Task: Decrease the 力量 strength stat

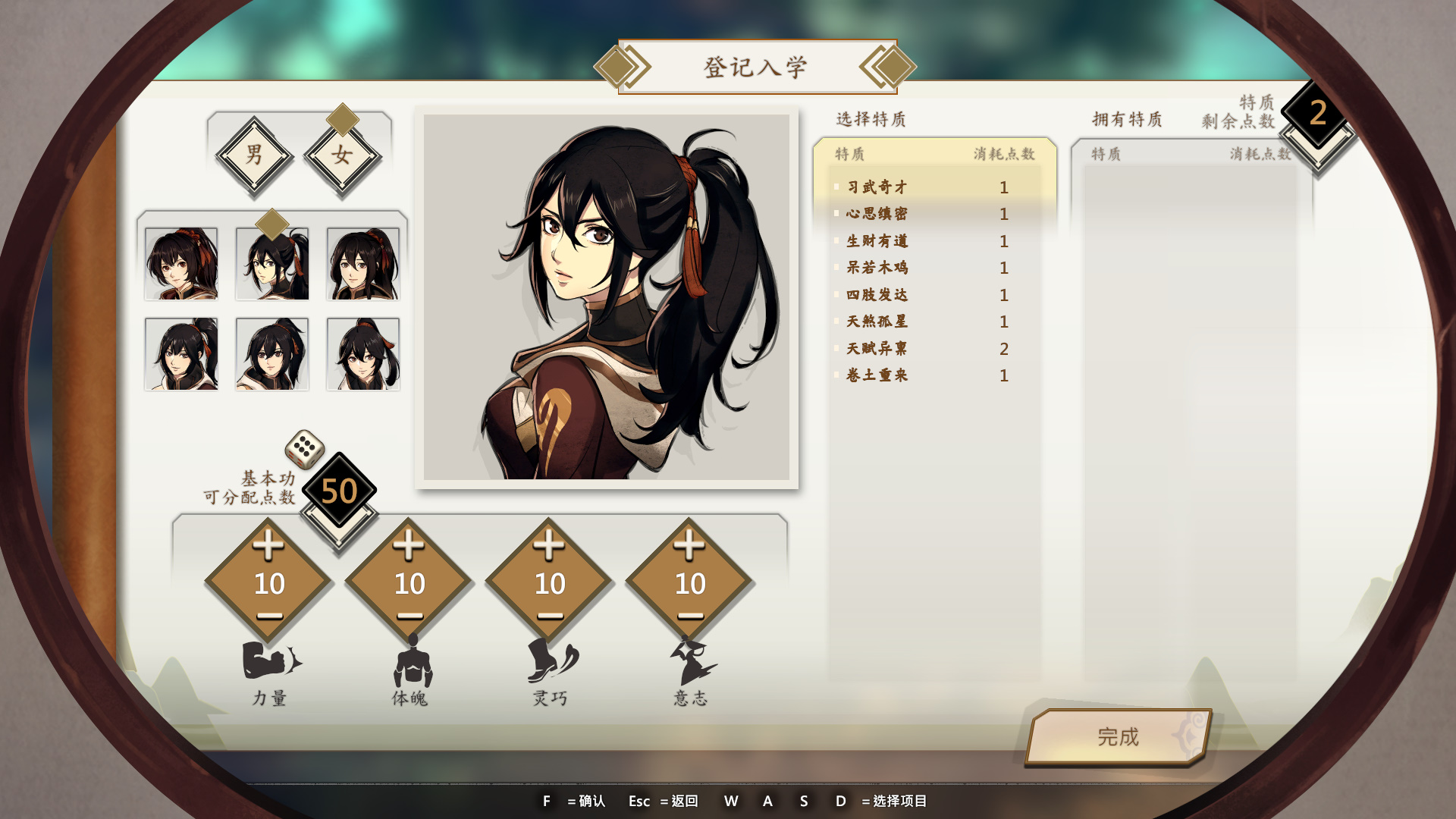Action: [269, 617]
